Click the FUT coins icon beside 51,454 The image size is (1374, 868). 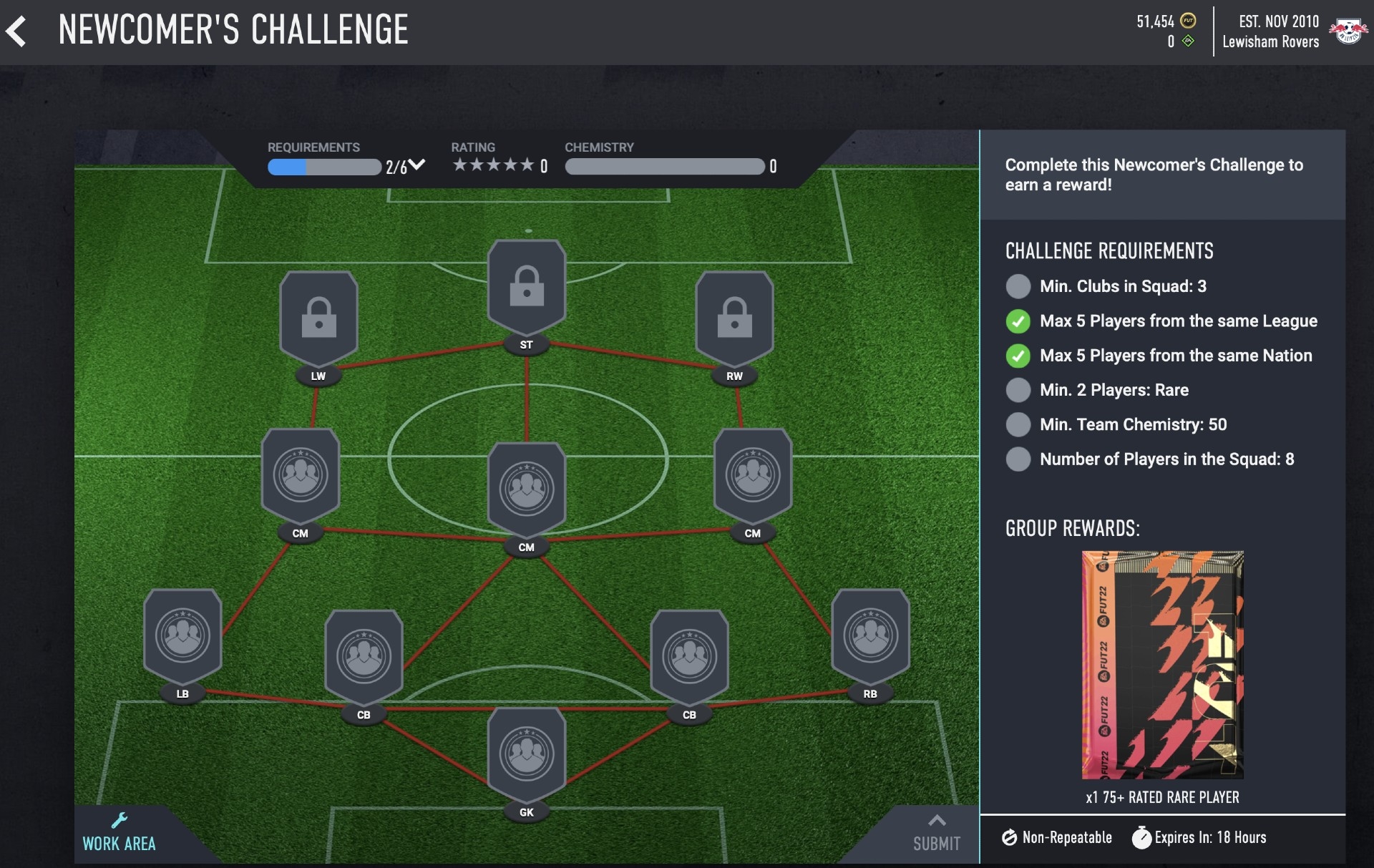[x=1187, y=21]
